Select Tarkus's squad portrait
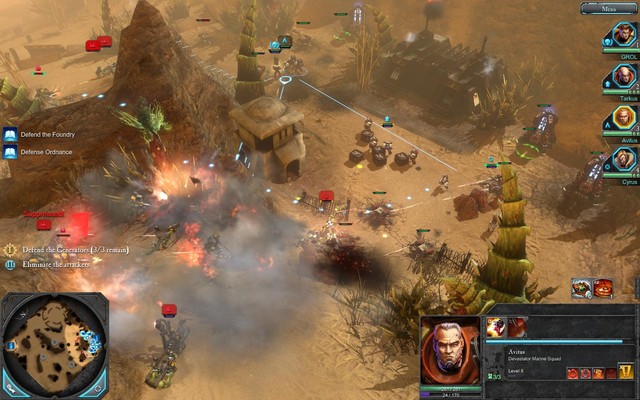 621,76
